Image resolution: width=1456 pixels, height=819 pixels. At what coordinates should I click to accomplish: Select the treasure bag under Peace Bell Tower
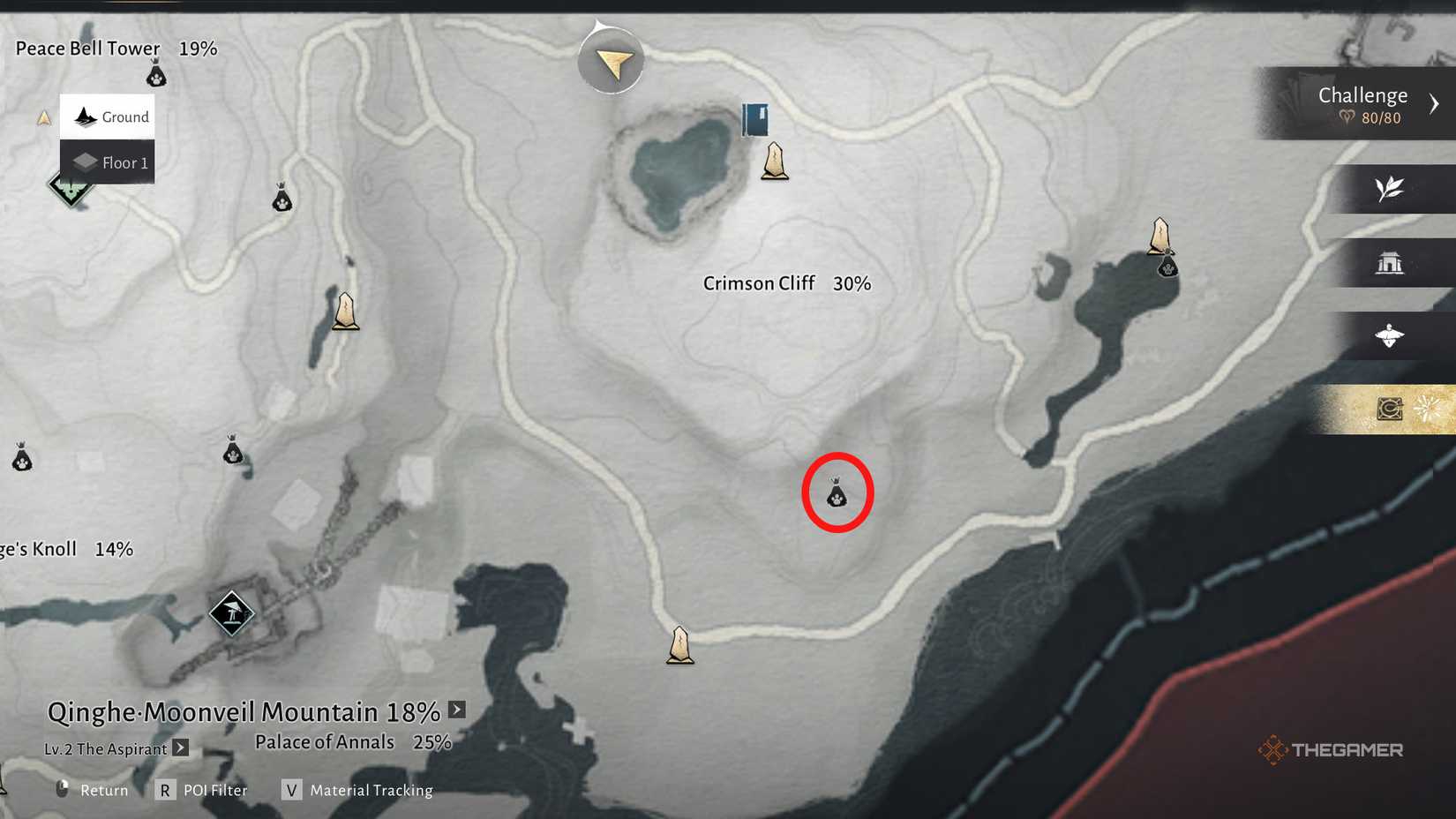click(156, 74)
